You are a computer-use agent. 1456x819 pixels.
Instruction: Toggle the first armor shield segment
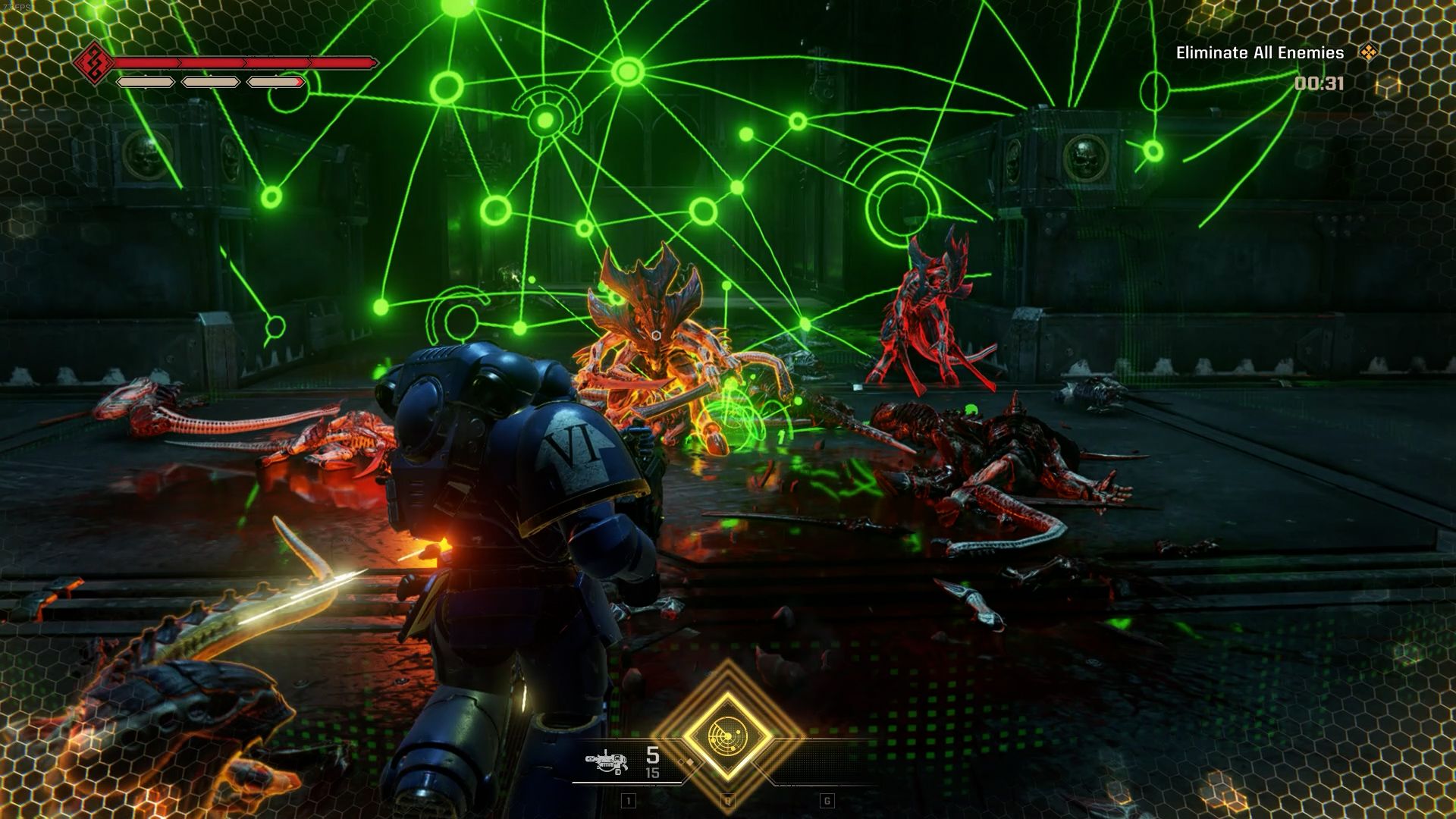click(146, 82)
